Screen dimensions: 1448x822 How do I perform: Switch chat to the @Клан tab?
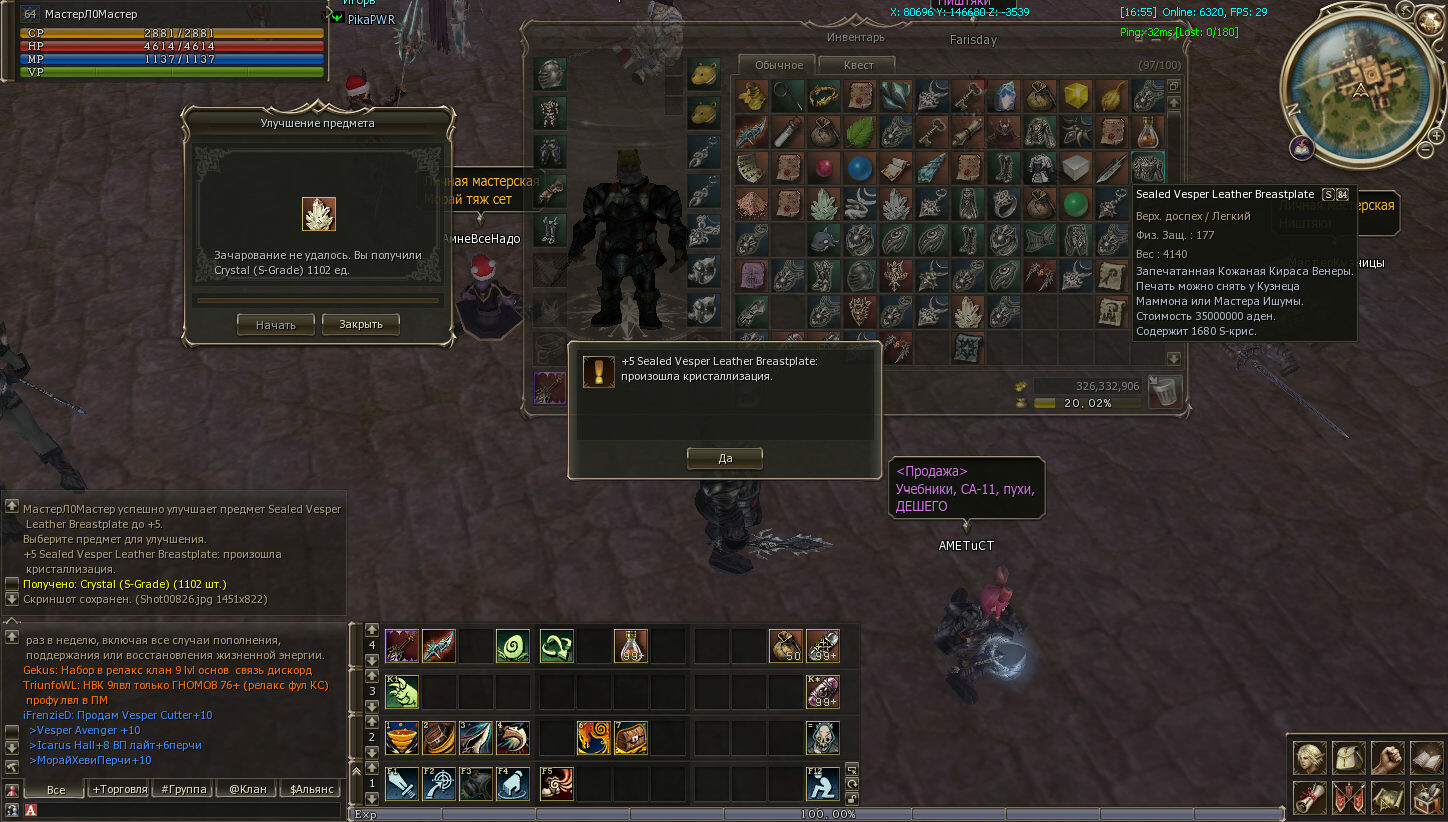click(247, 789)
